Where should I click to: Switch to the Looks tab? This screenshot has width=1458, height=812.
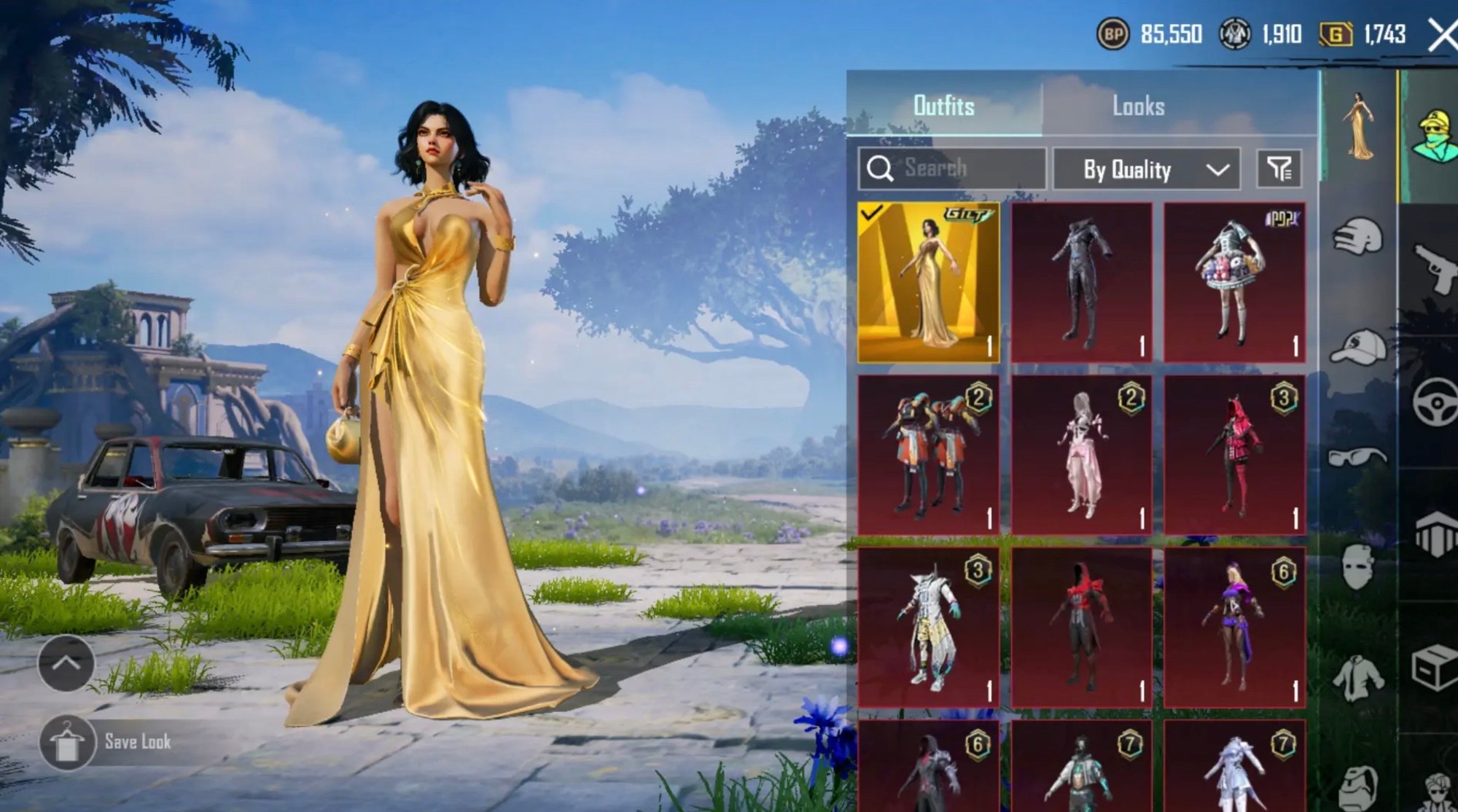pos(1137,106)
